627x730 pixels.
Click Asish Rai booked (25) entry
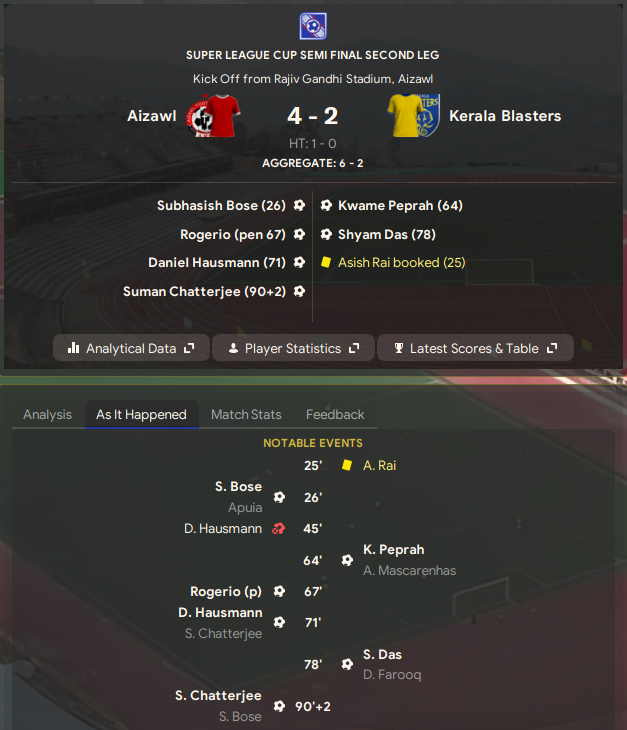point(401,262)
